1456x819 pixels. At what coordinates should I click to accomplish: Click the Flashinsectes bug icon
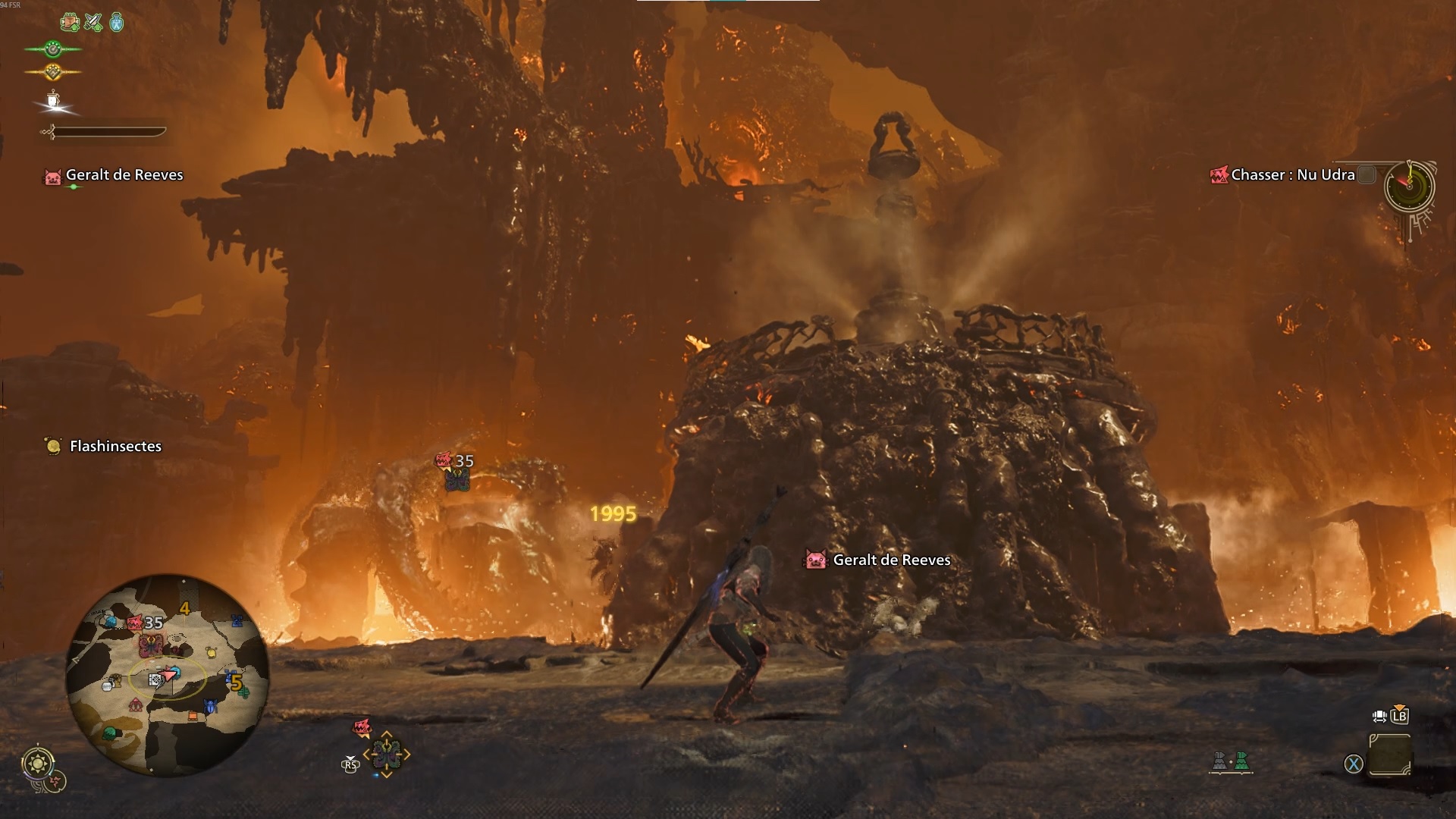coord(52,446)
